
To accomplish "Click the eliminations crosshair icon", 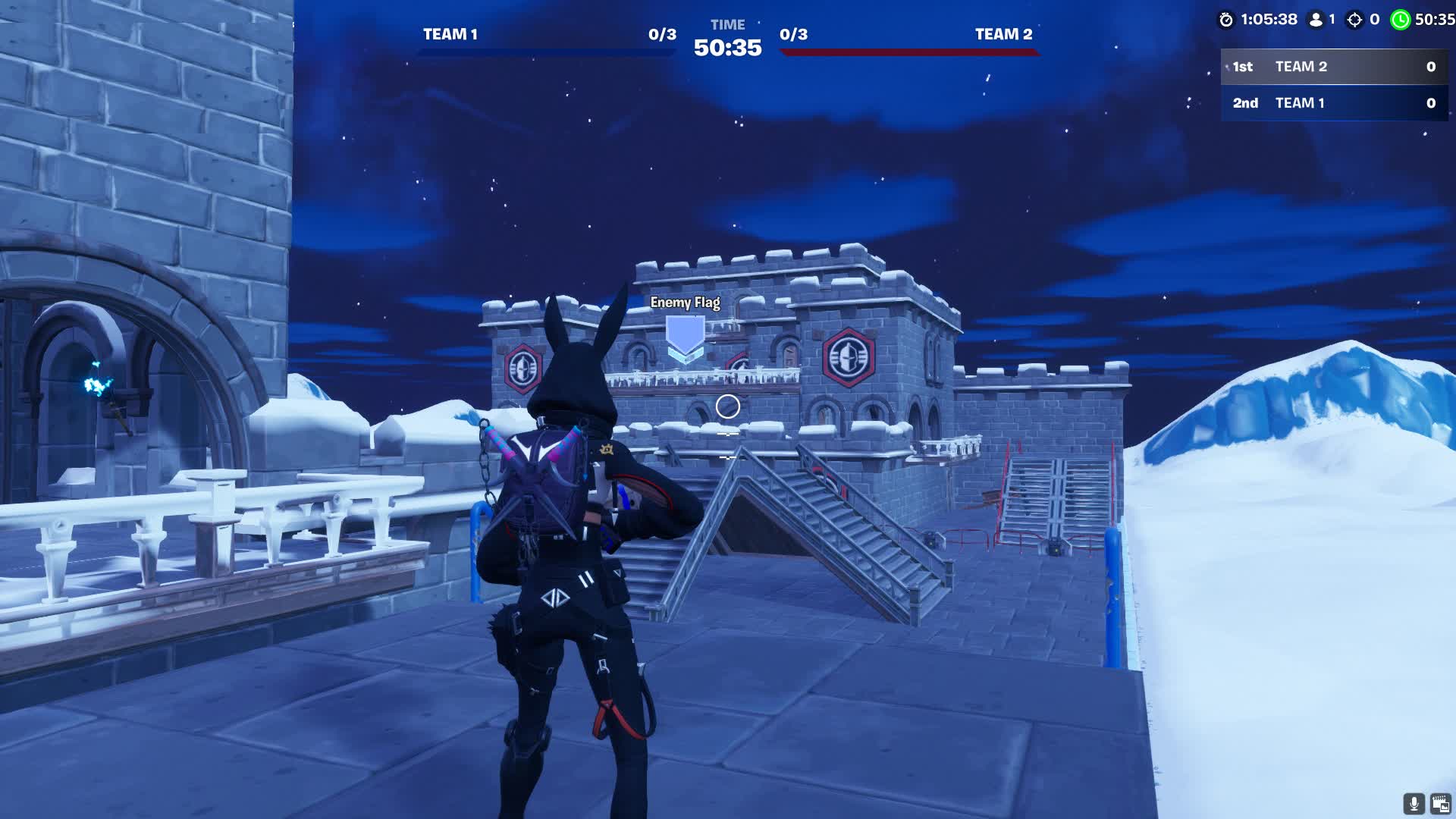I will point(1355,20).
